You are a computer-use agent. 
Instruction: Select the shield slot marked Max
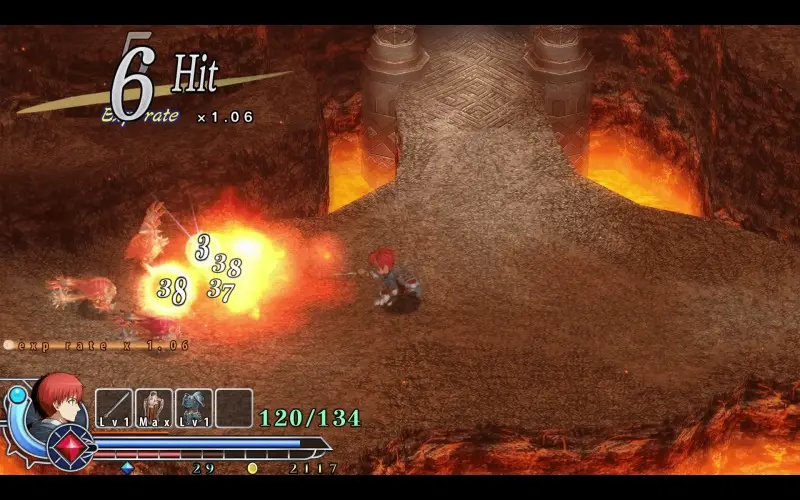pos(153,408)
